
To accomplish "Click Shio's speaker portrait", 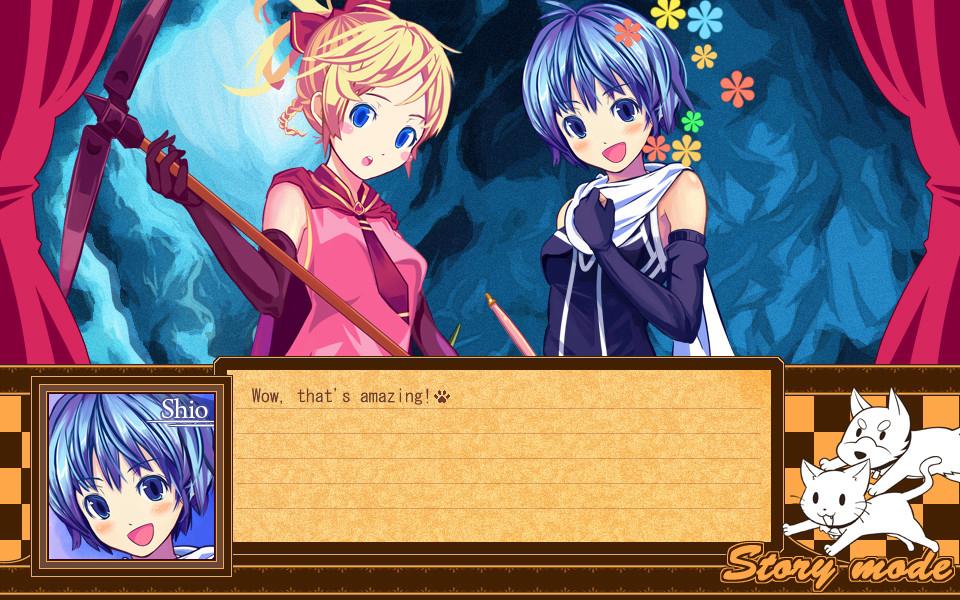I will 131,475.
